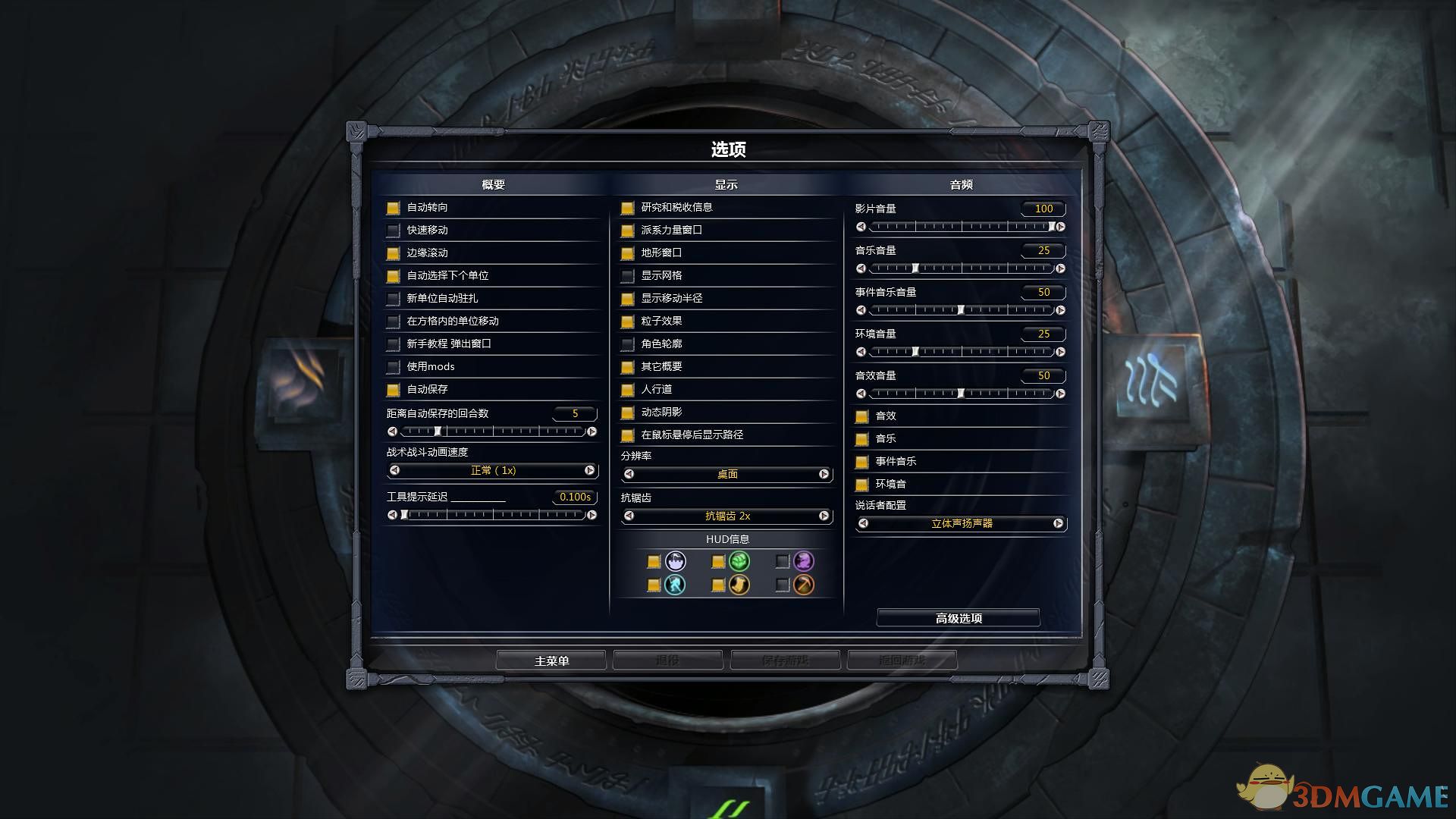Click the orange pickaxe production HUD icon

[804, 585]
